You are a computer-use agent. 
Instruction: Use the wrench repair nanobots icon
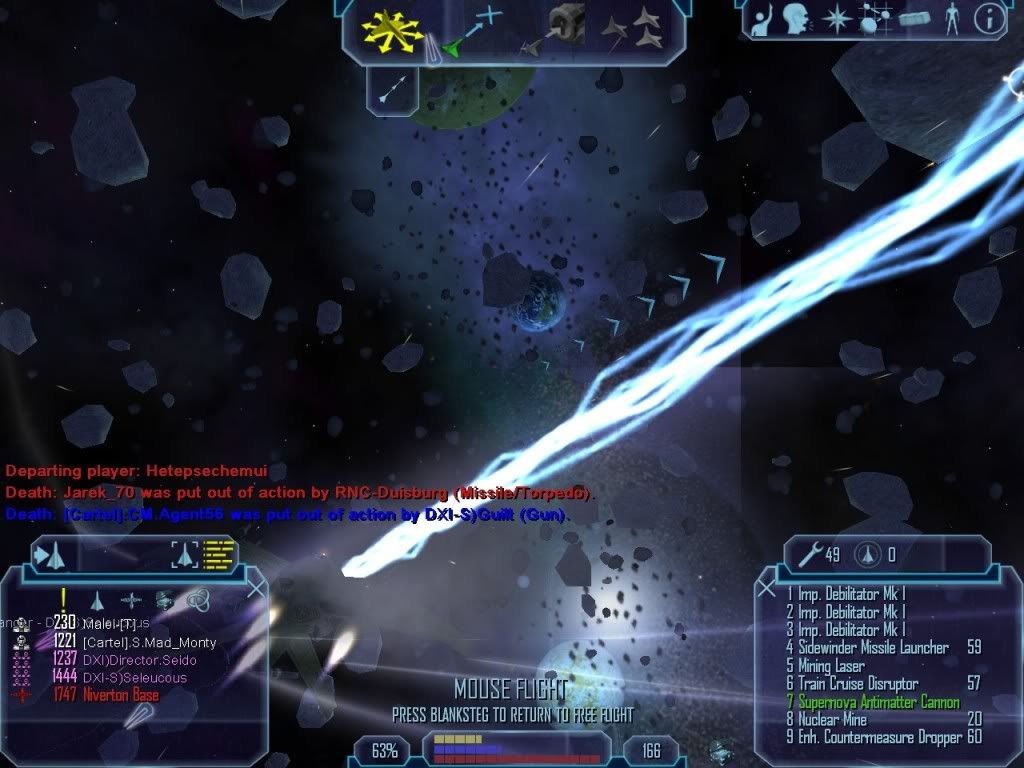tap(808, 554)
